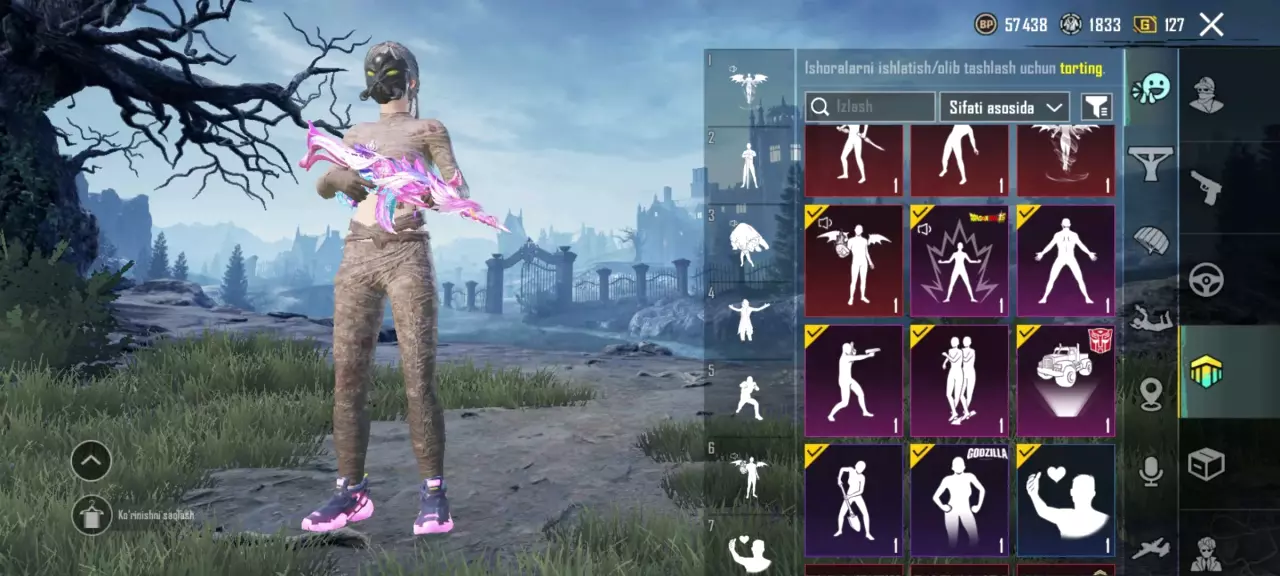The image size is (1280, 576).
Task: Open the microphone voice category
Action: click(x=1151, y=471)
